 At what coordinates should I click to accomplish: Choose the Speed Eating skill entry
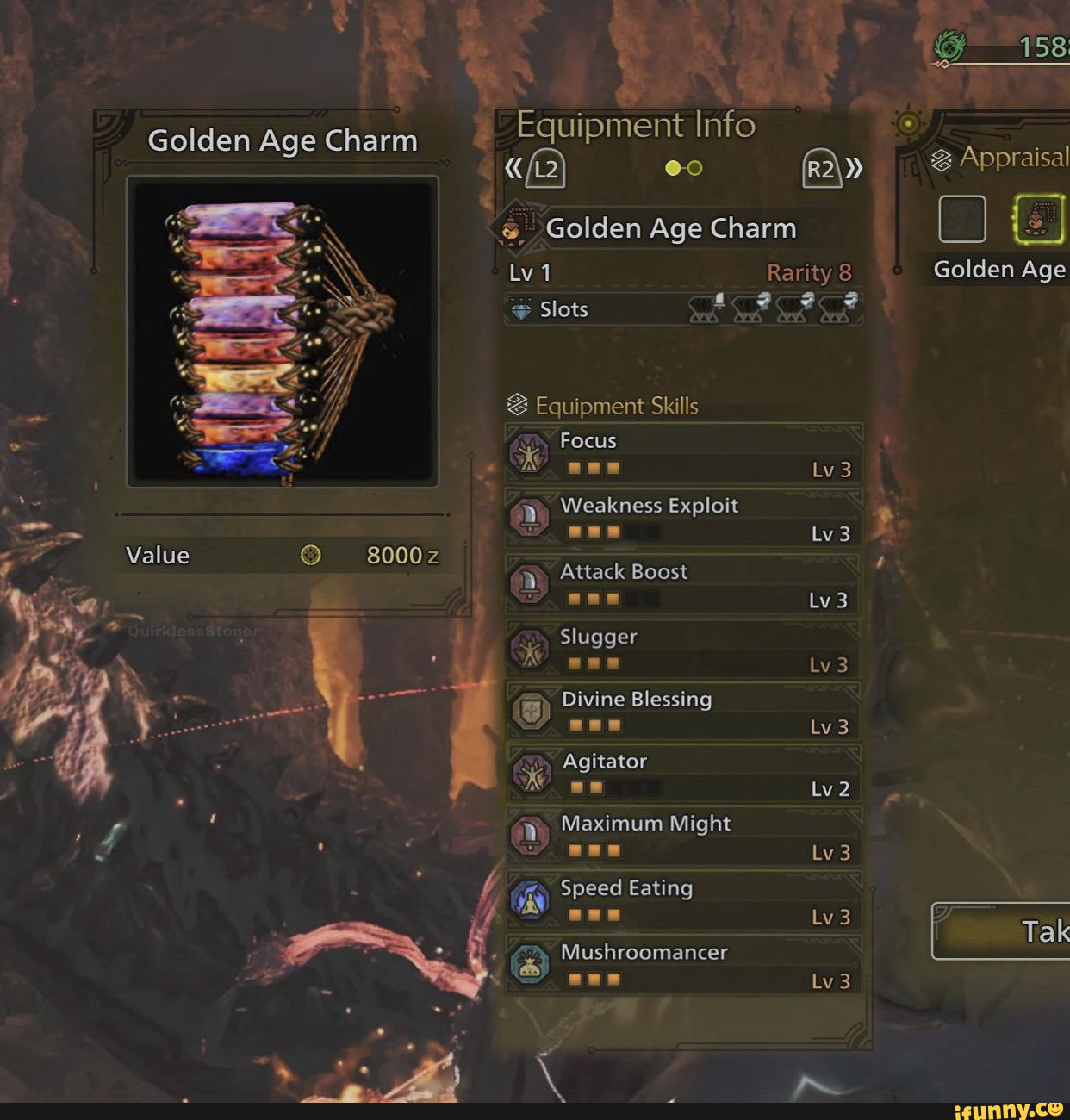[684, 901]
